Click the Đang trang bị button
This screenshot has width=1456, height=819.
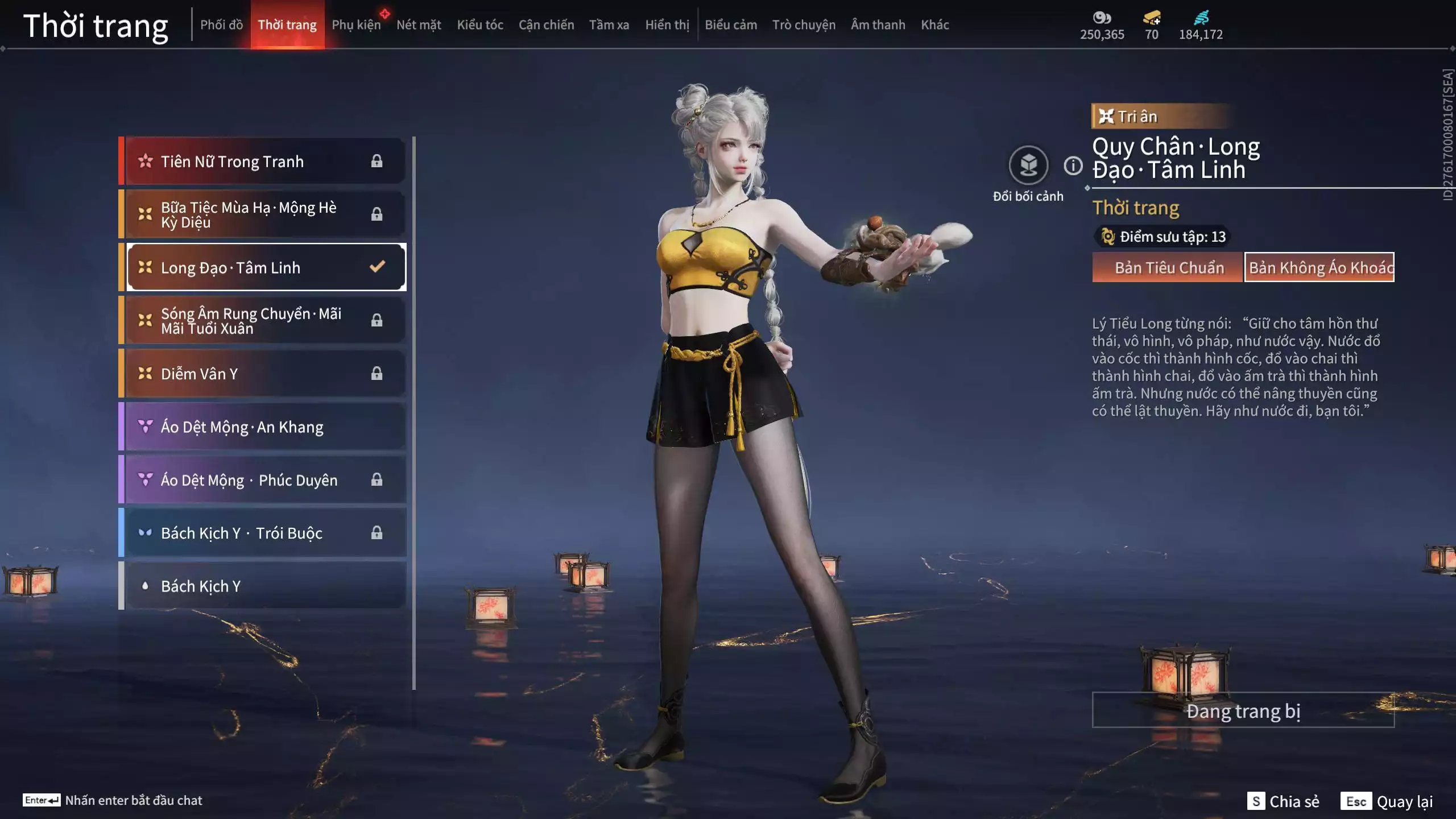pyautogui.click(x=1243, y=710)
